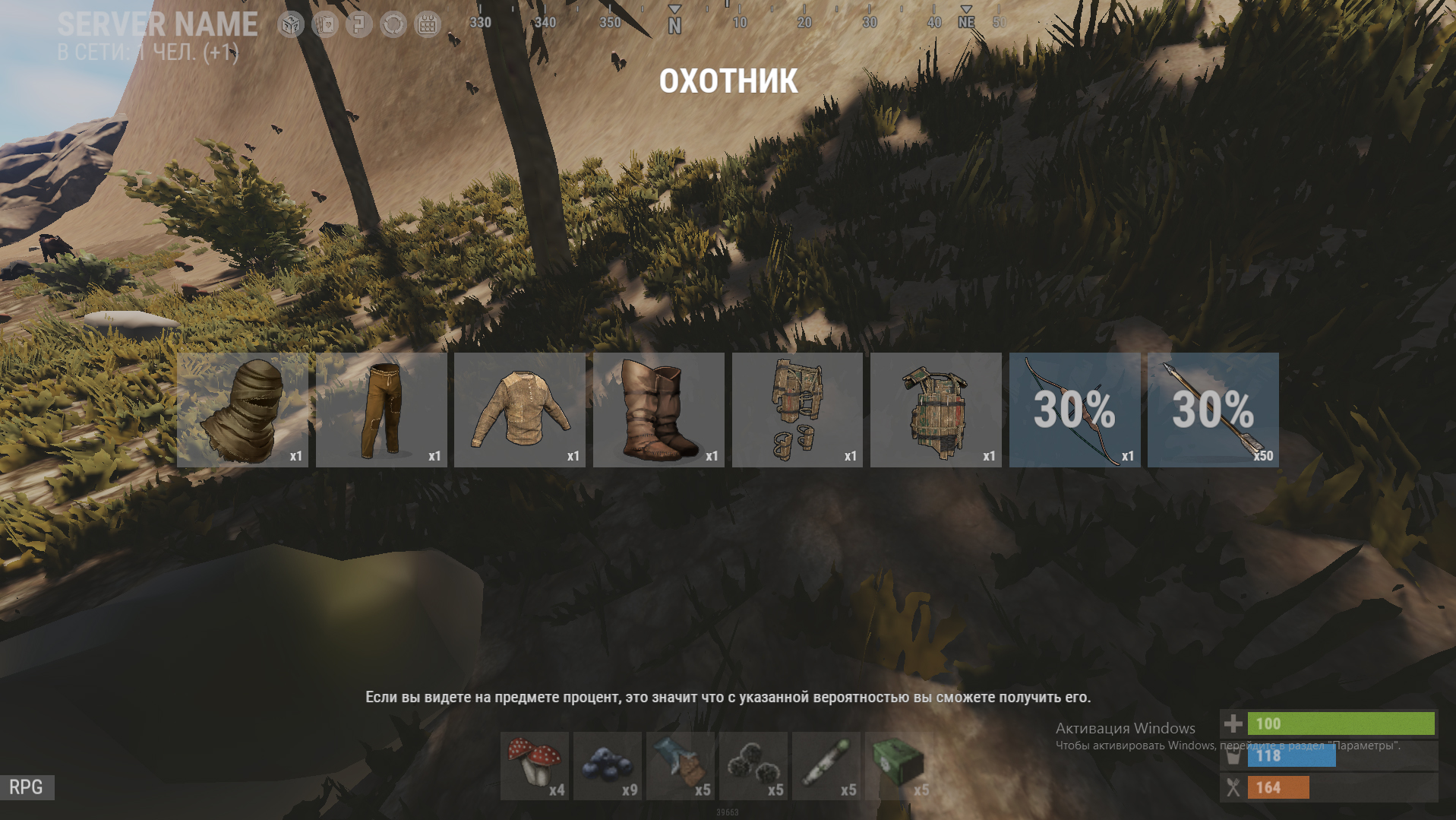1456x820 pixels.
Task: Select the chocolate bar hotbar slot
Action: pos(681,765)
